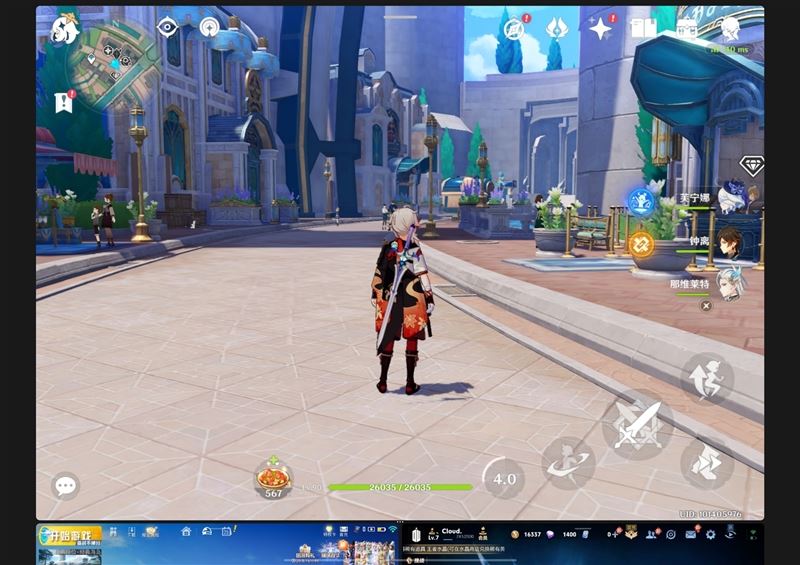This screenshot has width=800, height=565.
Task: Switch to party member 那维莱特
Action: pos(731,282)
